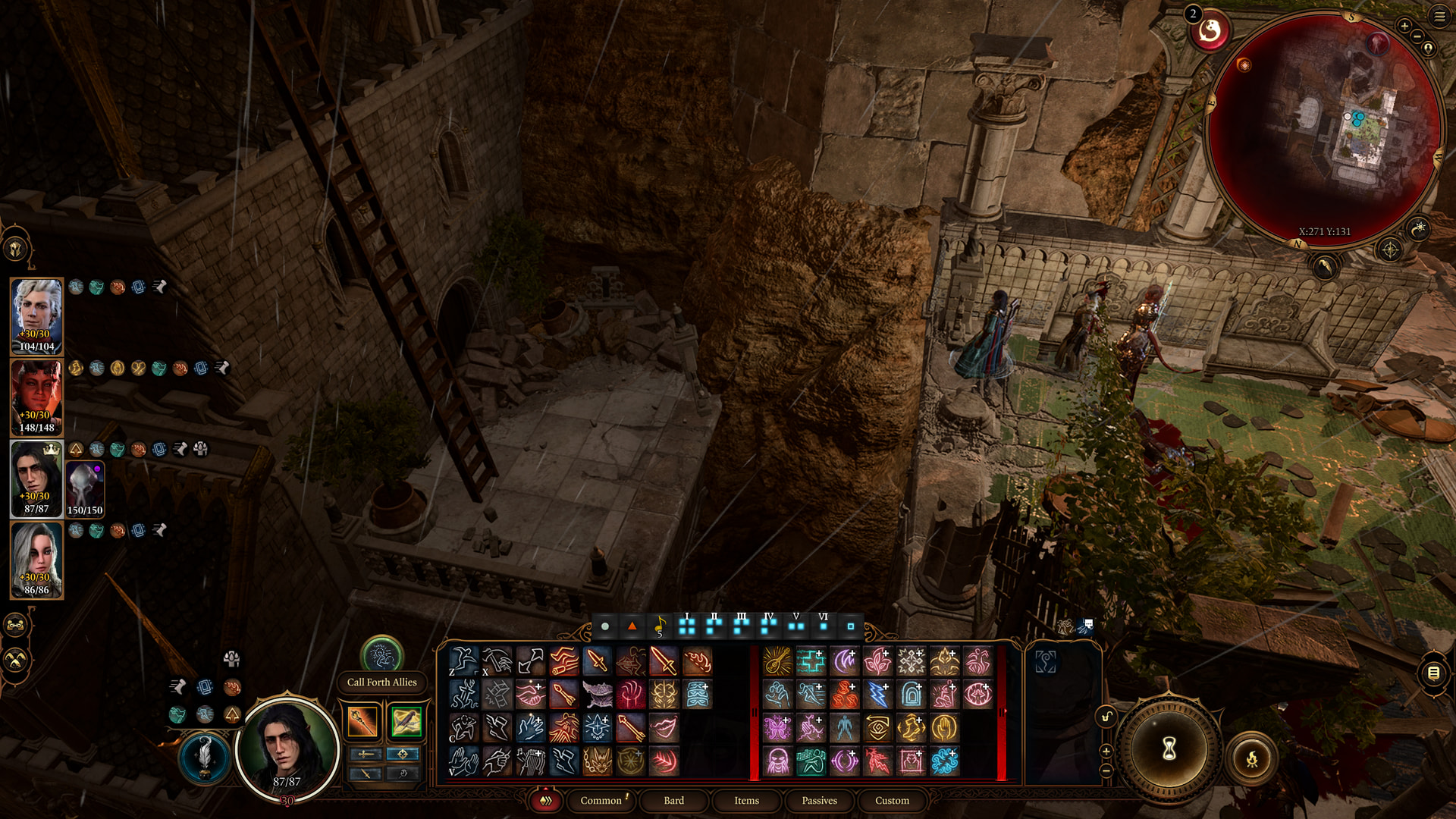Click the hourglass turn-based mode button
The width and height of the screenshot is (1456, 819).
1169,749
